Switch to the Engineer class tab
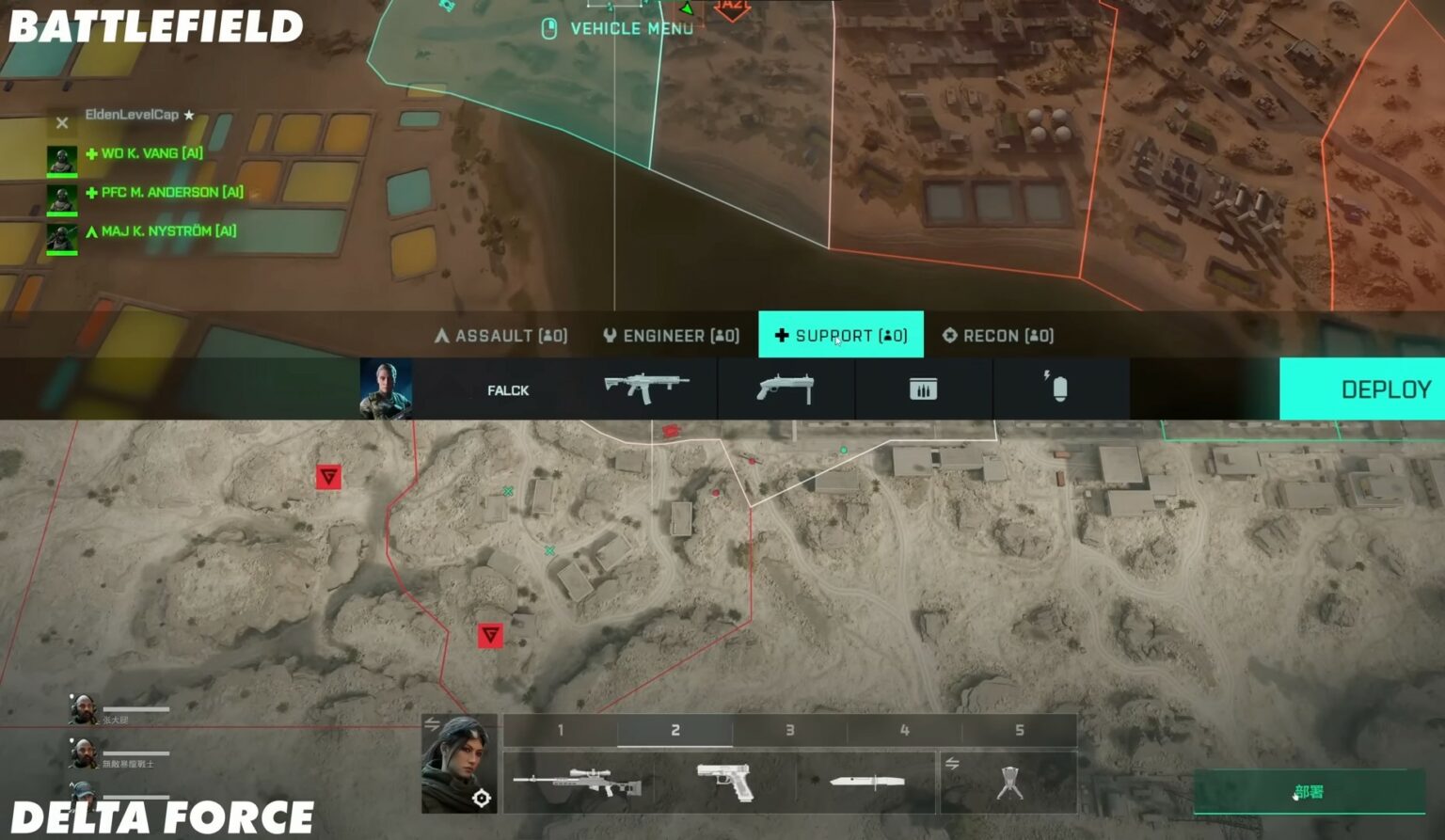This screenshot has width=1445, height=840. tap(670, 335)
